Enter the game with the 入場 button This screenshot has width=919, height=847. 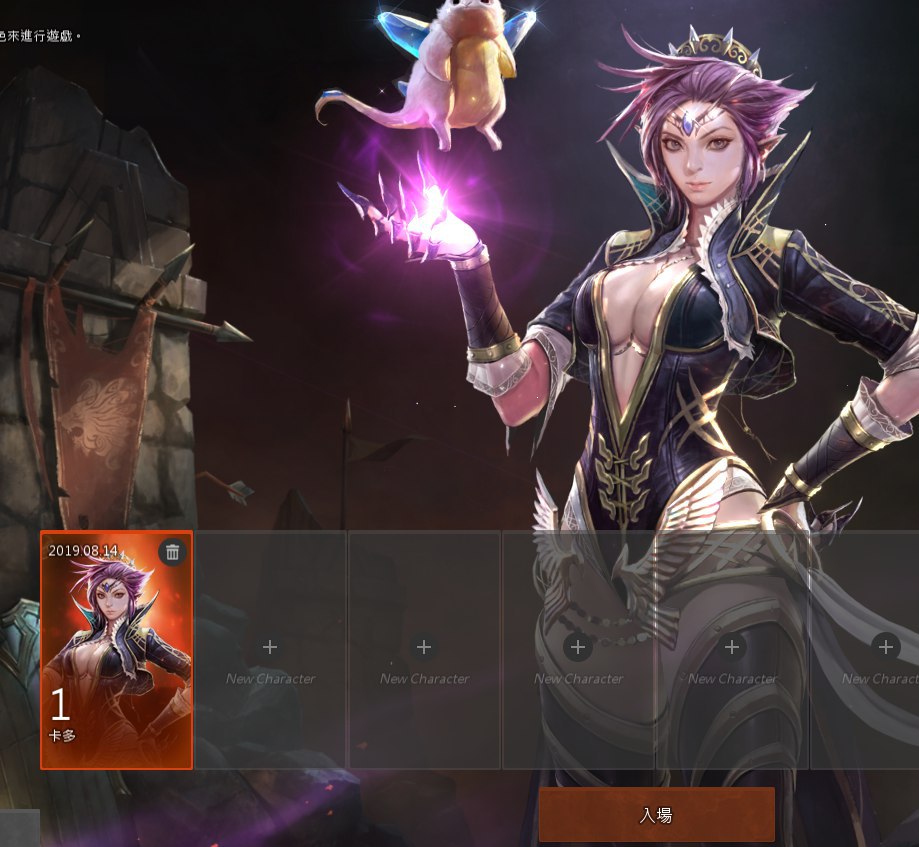[x=656, y=814]
